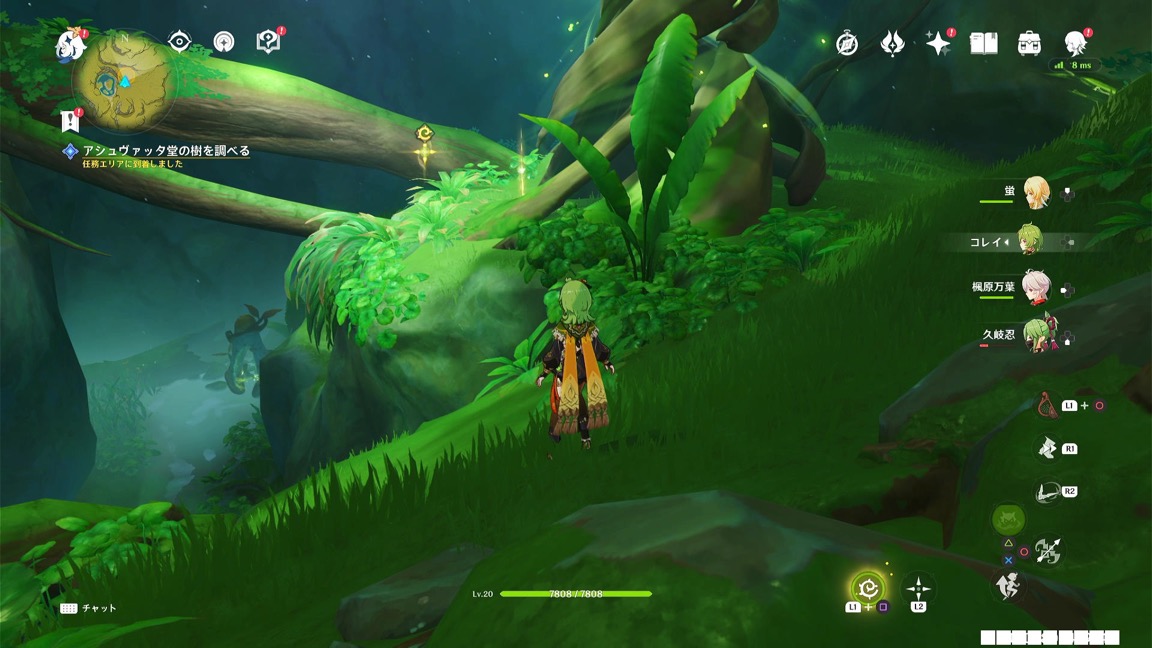Switch to party member 楓原万葉
The width and height of the screenshot is (1152, 648).
point(1034,288)
